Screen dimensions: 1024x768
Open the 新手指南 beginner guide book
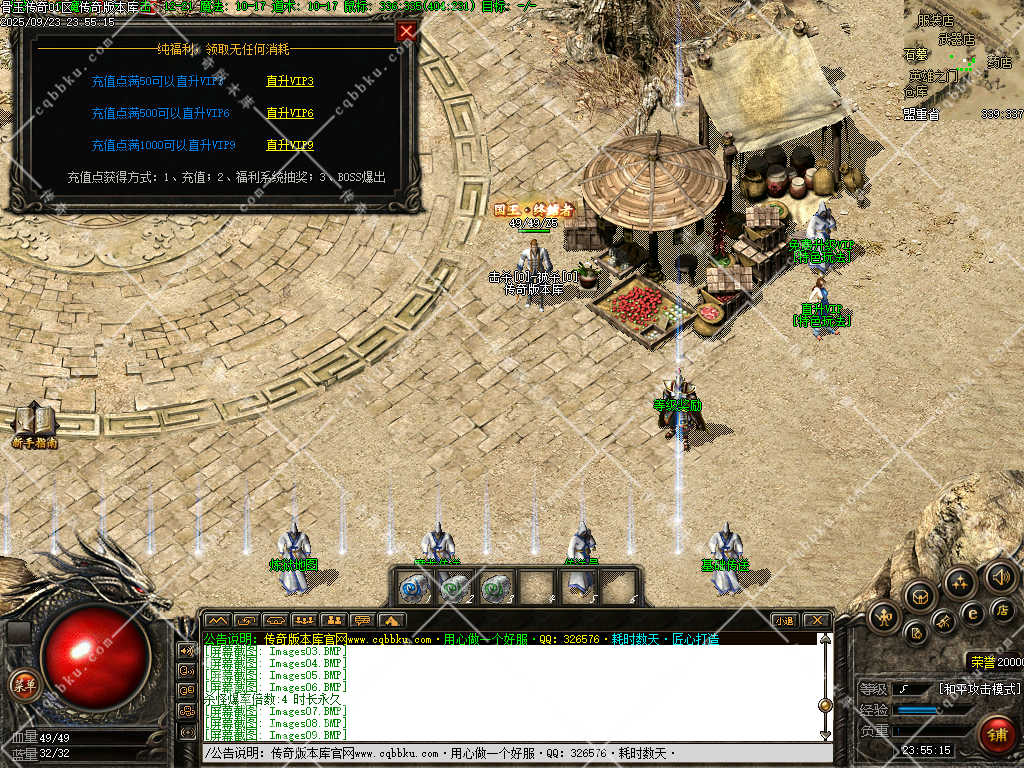click(x=34, y=425)
